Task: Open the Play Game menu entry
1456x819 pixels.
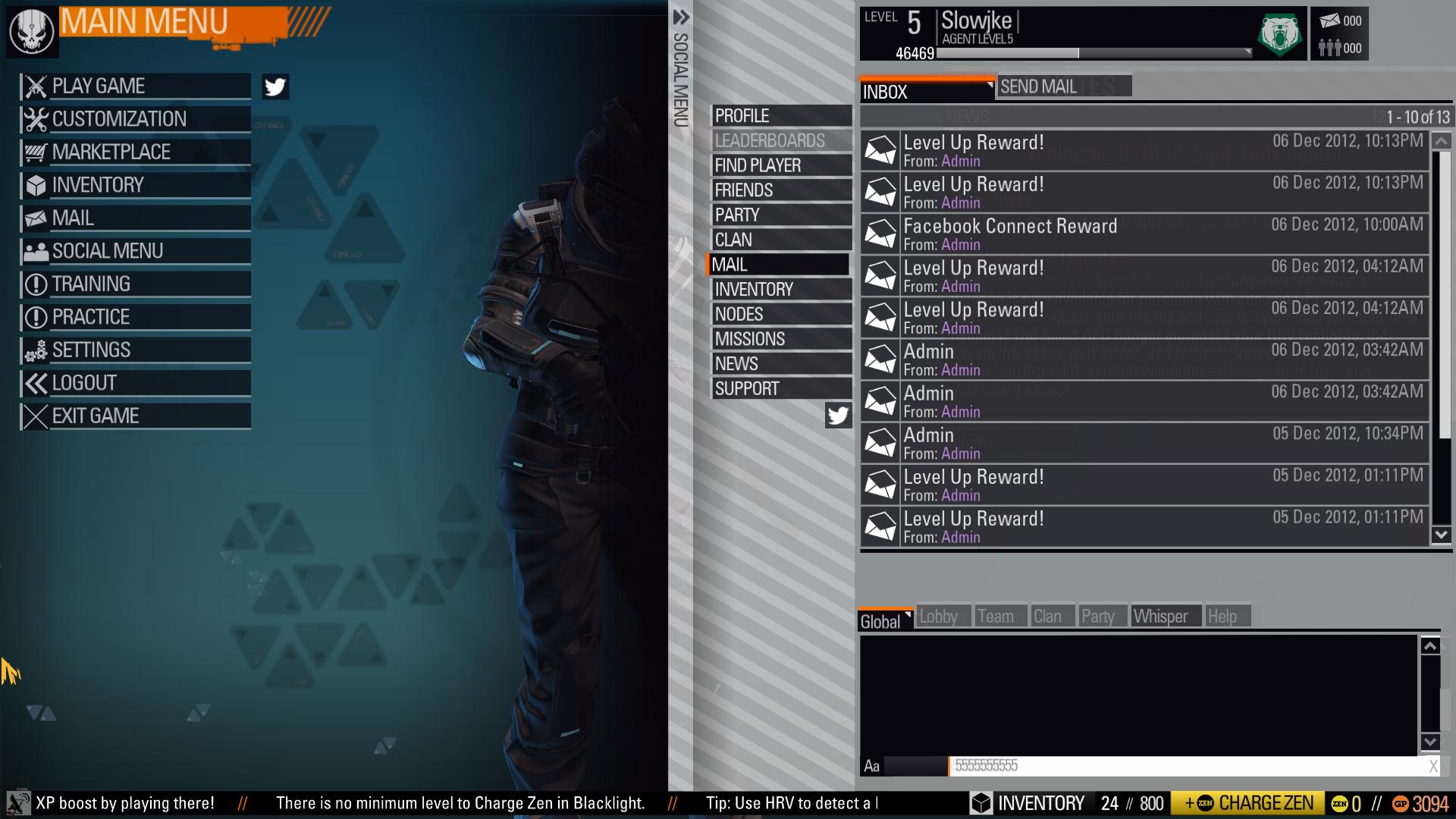Action: tap(135, 86)
